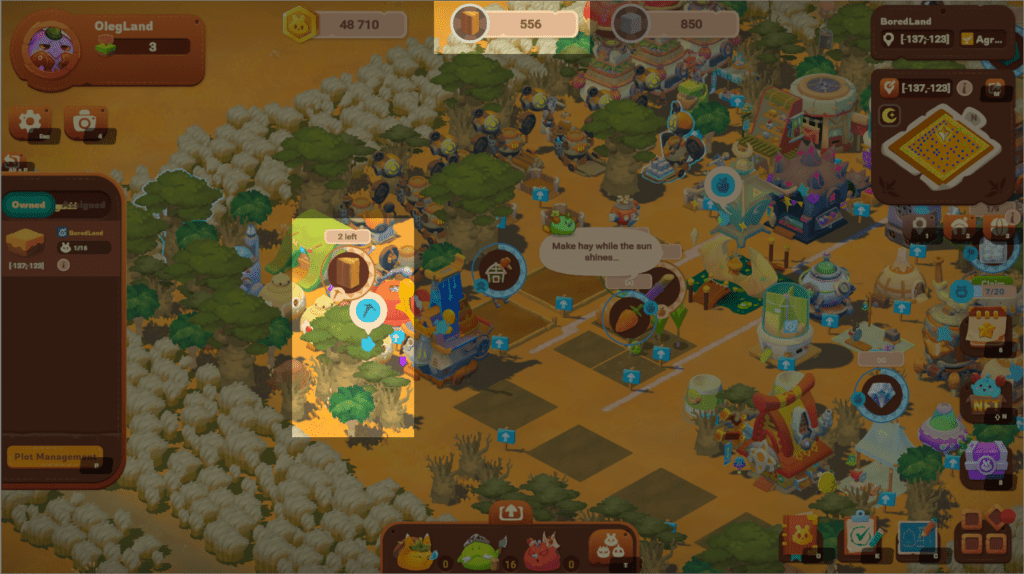Tap the blue pickaxe action bubble
The image size is (1024, 574).
point(367,312)
